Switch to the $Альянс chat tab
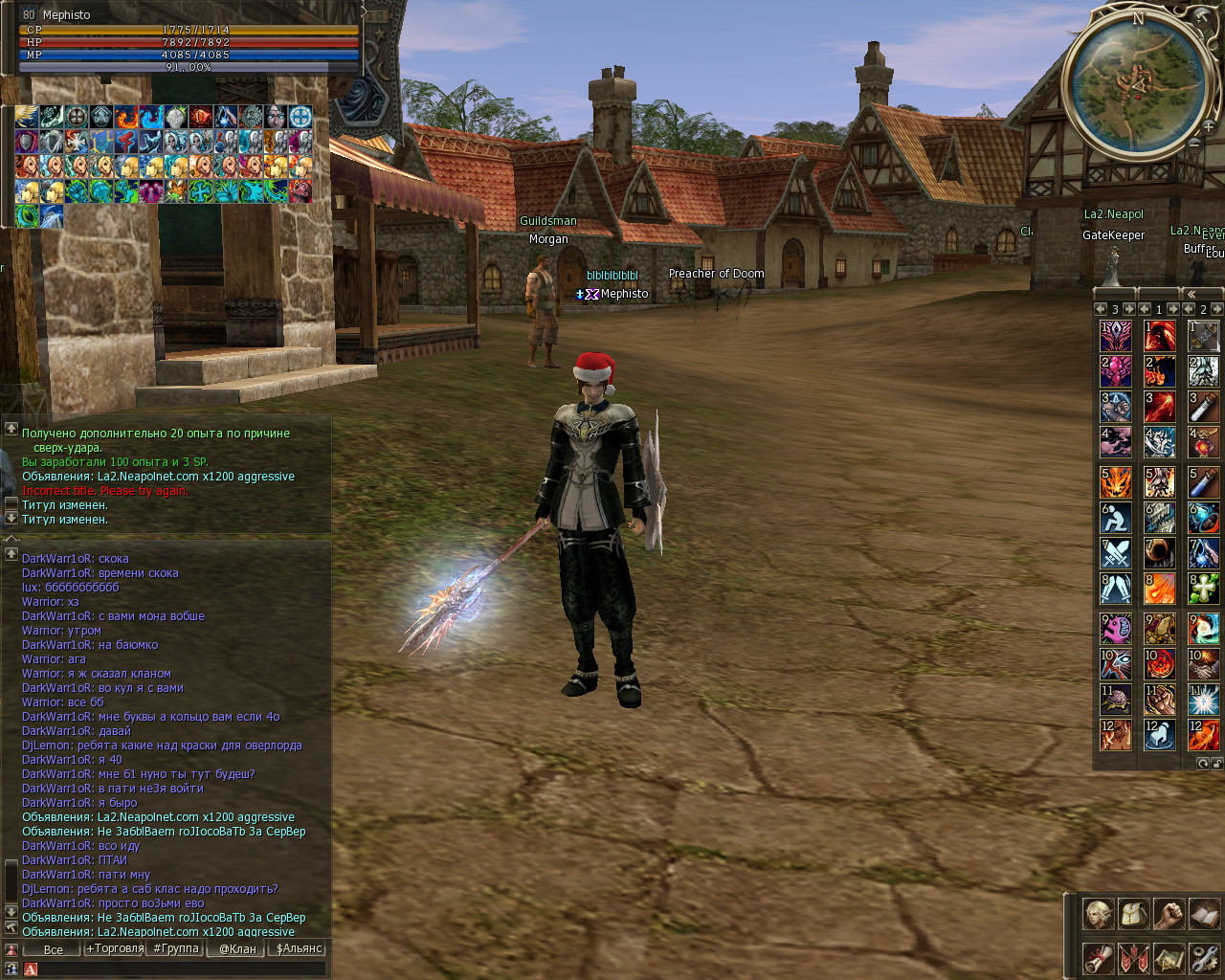 (x=299, y=948)
